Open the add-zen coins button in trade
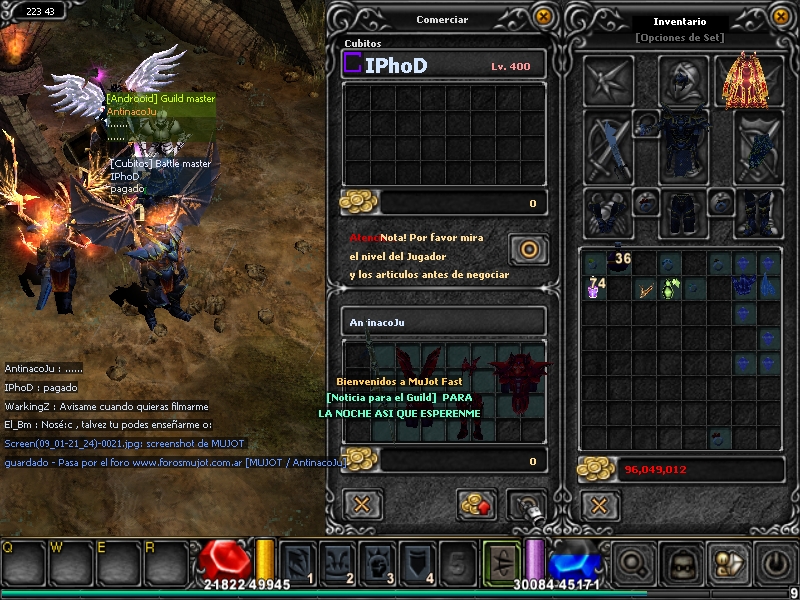This screenshot has height=600, width=800. point(477,504)
